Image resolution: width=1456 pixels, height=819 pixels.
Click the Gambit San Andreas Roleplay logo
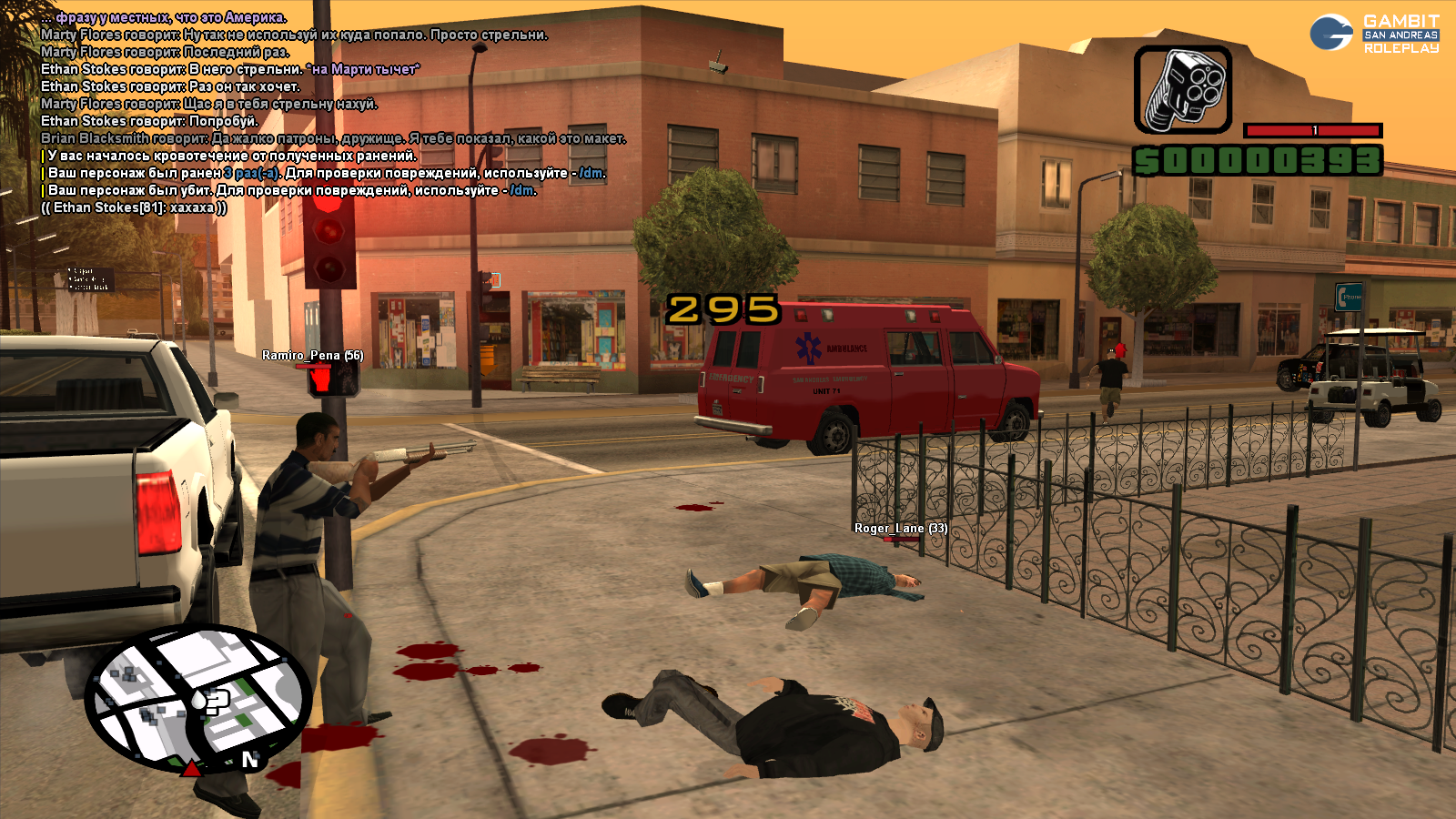(1374, 34)
